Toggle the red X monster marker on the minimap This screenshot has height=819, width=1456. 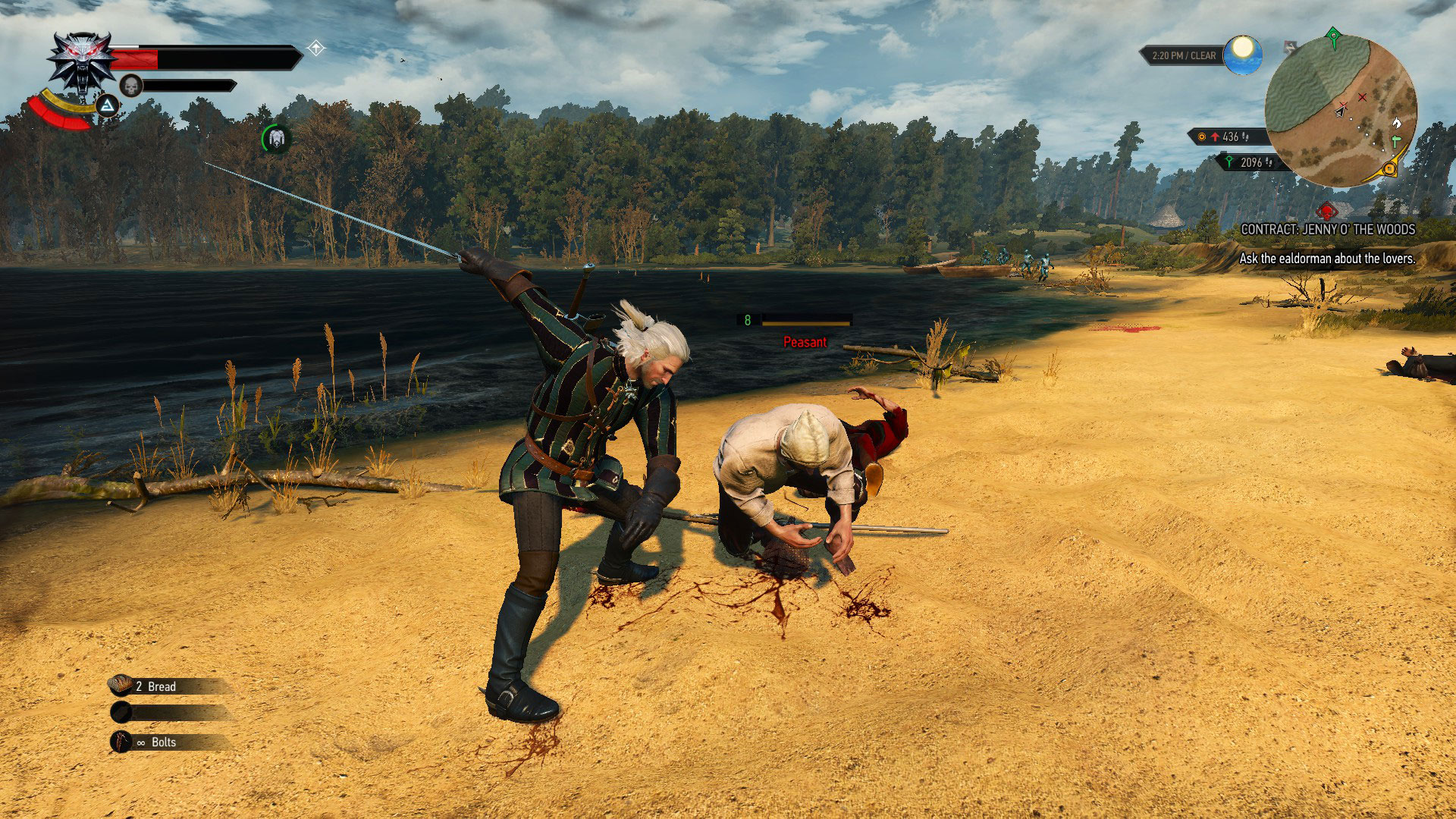(x=1363, y=97)
